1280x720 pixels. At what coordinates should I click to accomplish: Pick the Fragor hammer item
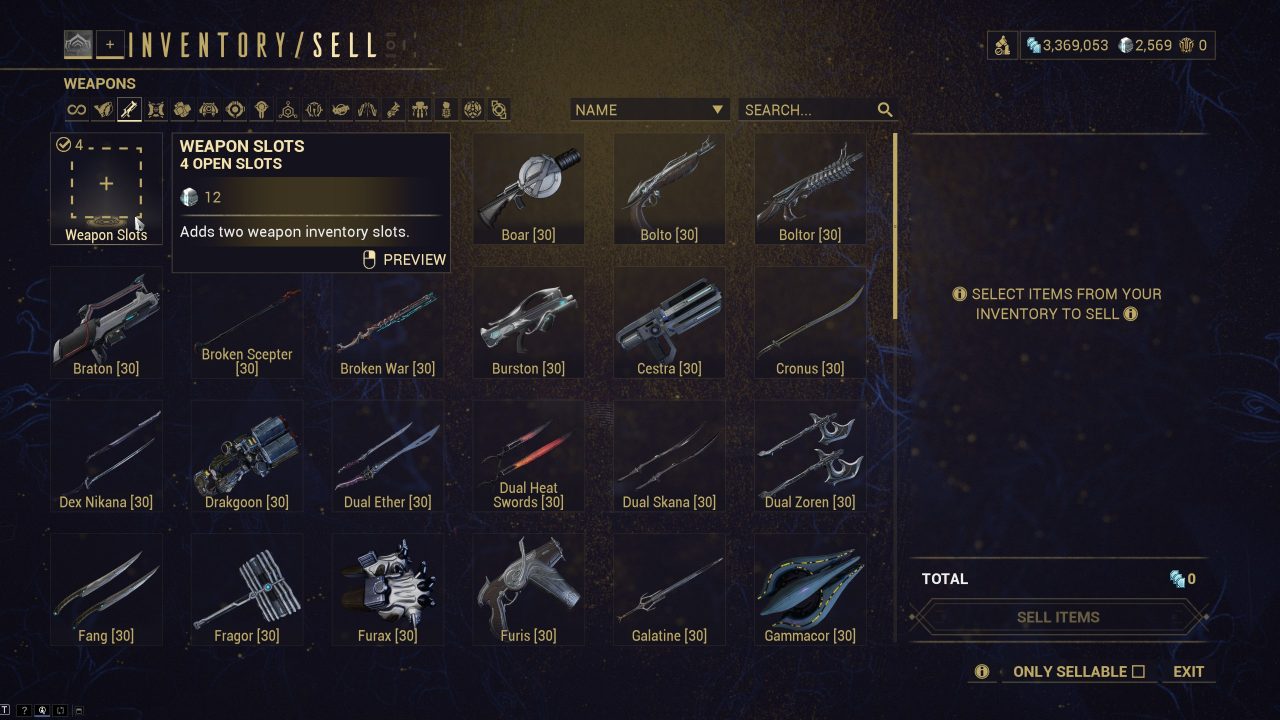click(247, 589)
